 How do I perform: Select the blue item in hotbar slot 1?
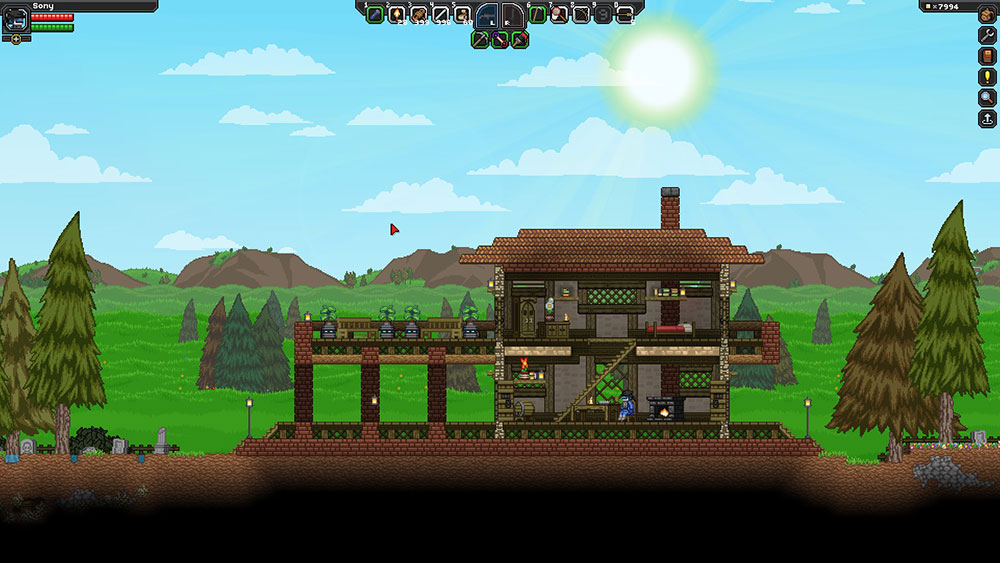coord(375,14)
